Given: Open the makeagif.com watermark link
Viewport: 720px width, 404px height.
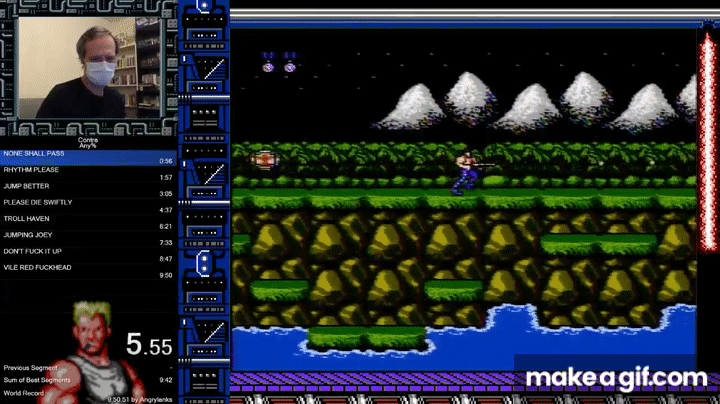Looking at the screenshot, I should (616, 377).
